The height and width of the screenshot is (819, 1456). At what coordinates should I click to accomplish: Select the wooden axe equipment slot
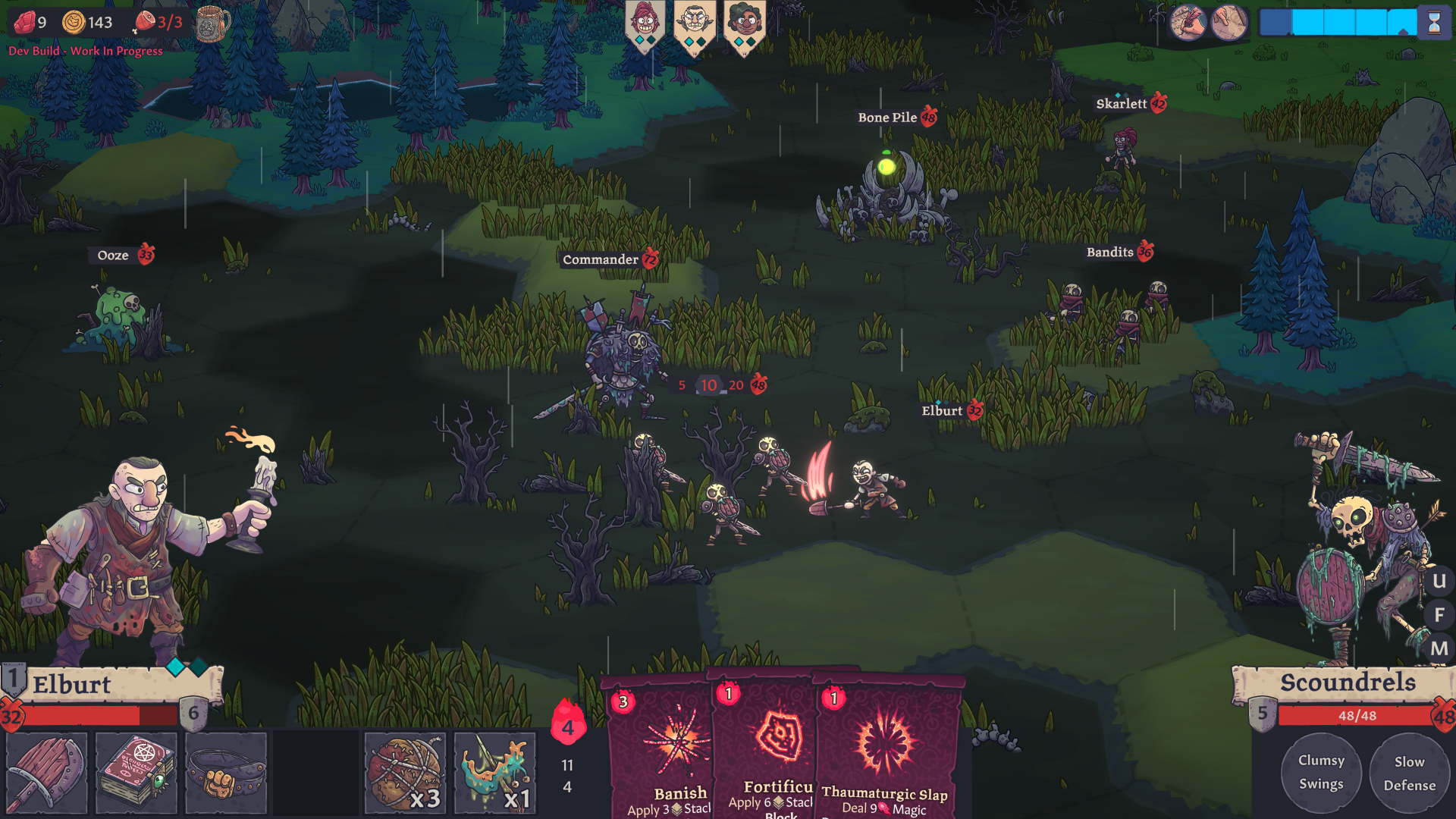pos(46,772)
